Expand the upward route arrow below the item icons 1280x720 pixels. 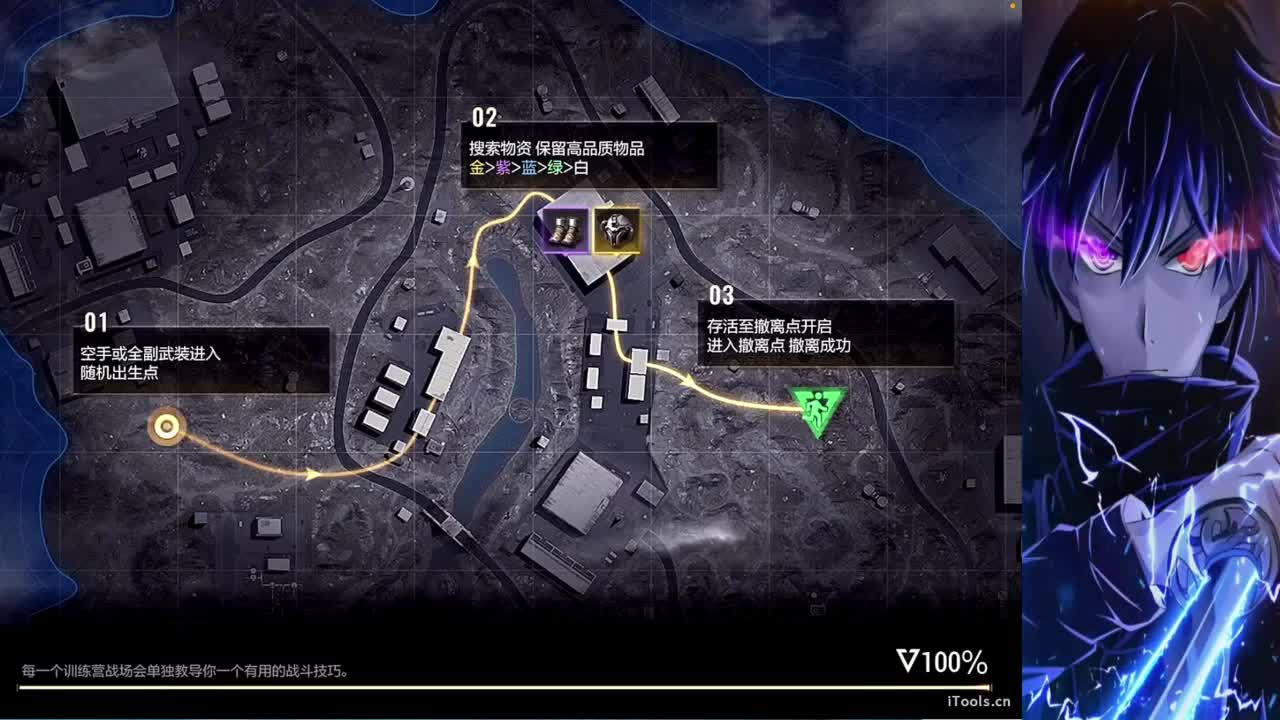(472, 261)
